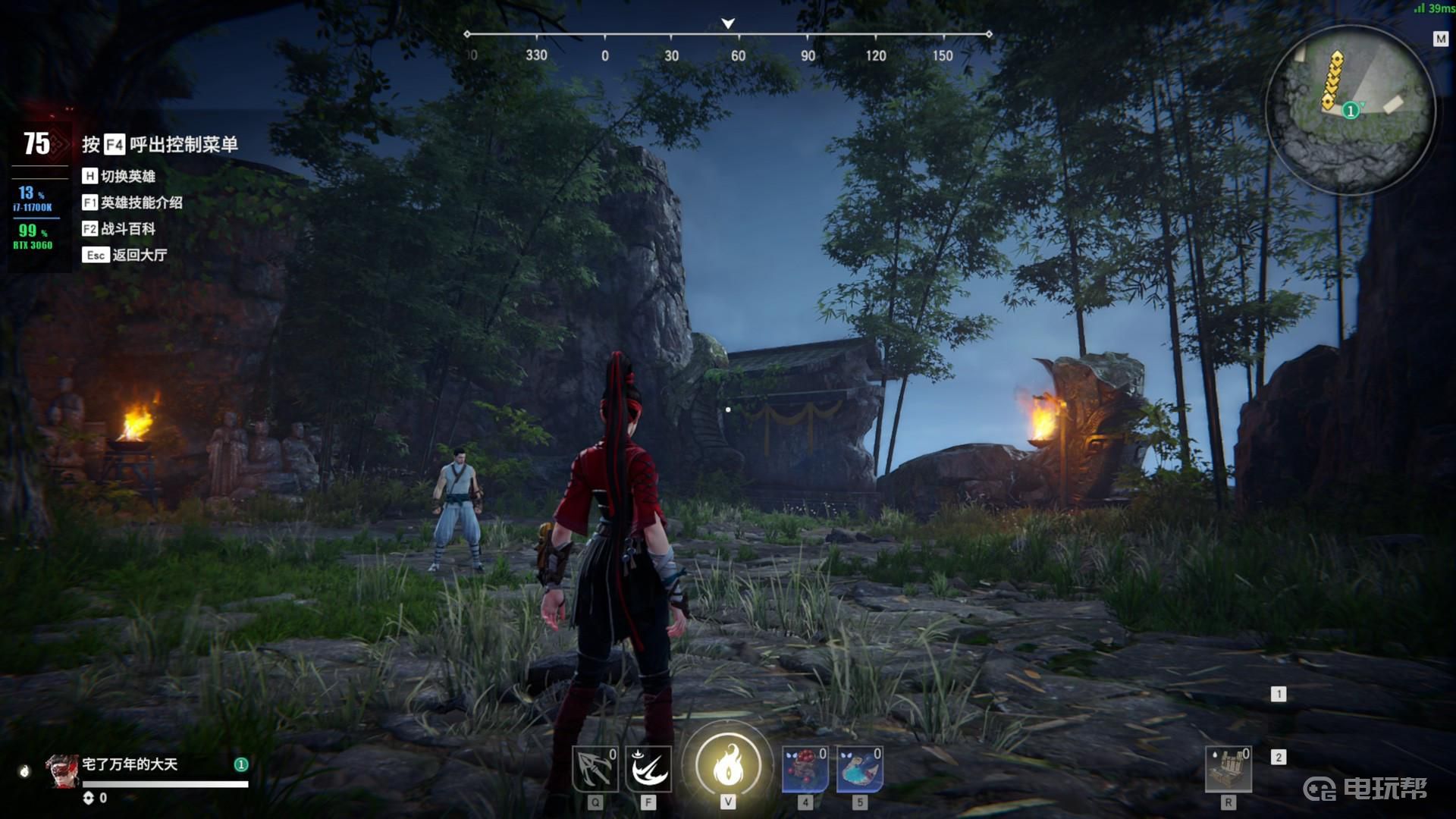Use the red berry consumable item
1456x819 pixels.
[x=805, y=769]
